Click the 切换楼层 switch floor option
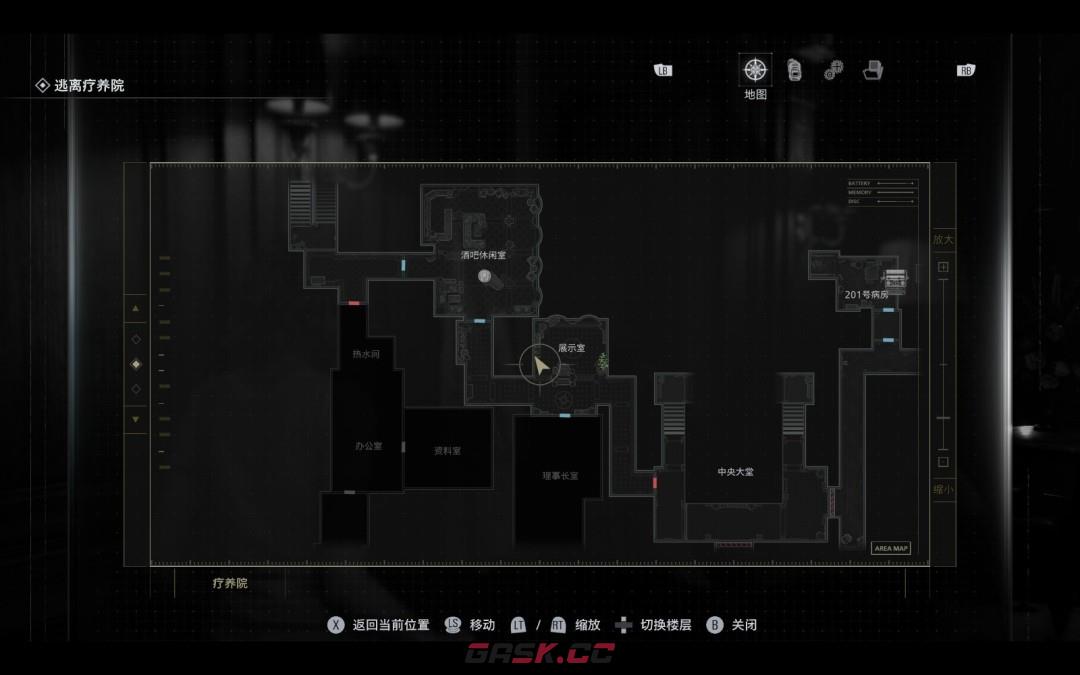Image resolution: width=1080 pixels, height=675 pixels. click(x=653, y=625)
